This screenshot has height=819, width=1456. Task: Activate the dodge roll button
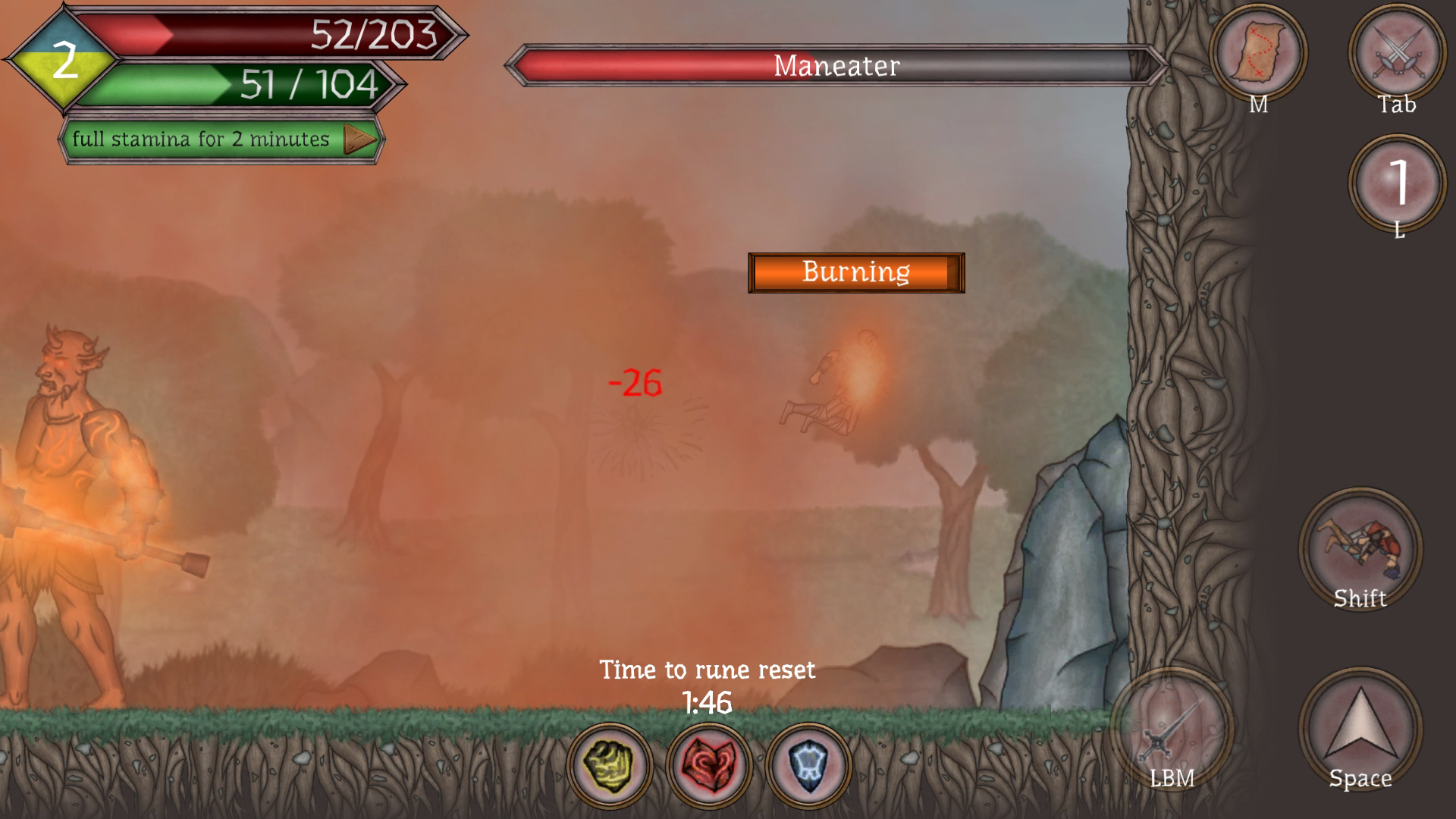point(1360,548)
